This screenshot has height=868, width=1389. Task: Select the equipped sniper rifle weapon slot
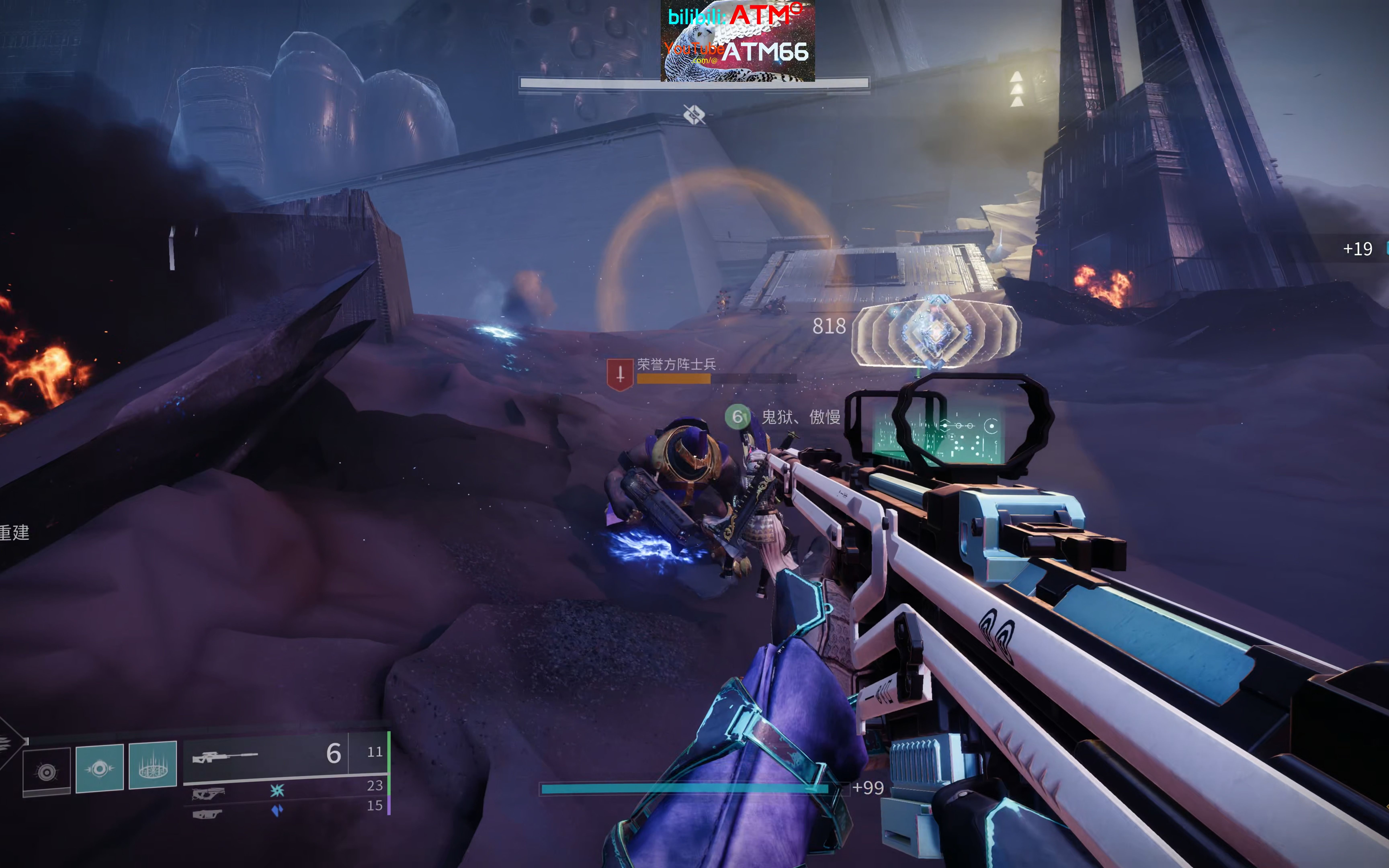(225, 757)
